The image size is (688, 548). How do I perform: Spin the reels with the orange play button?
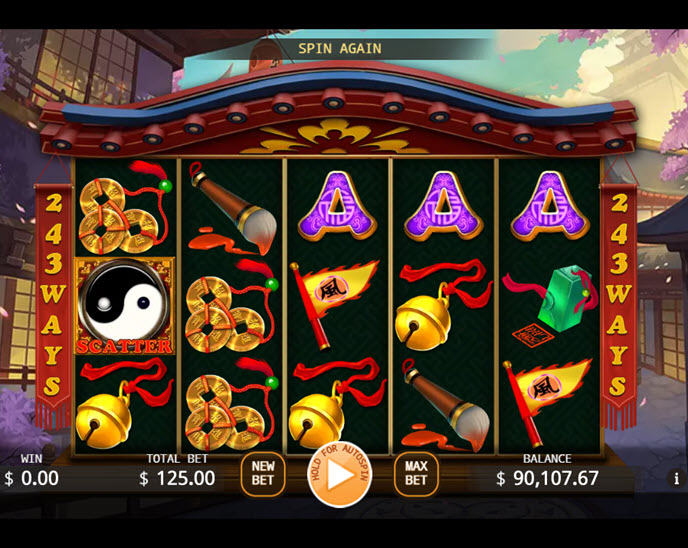click(x=340, y=474)
